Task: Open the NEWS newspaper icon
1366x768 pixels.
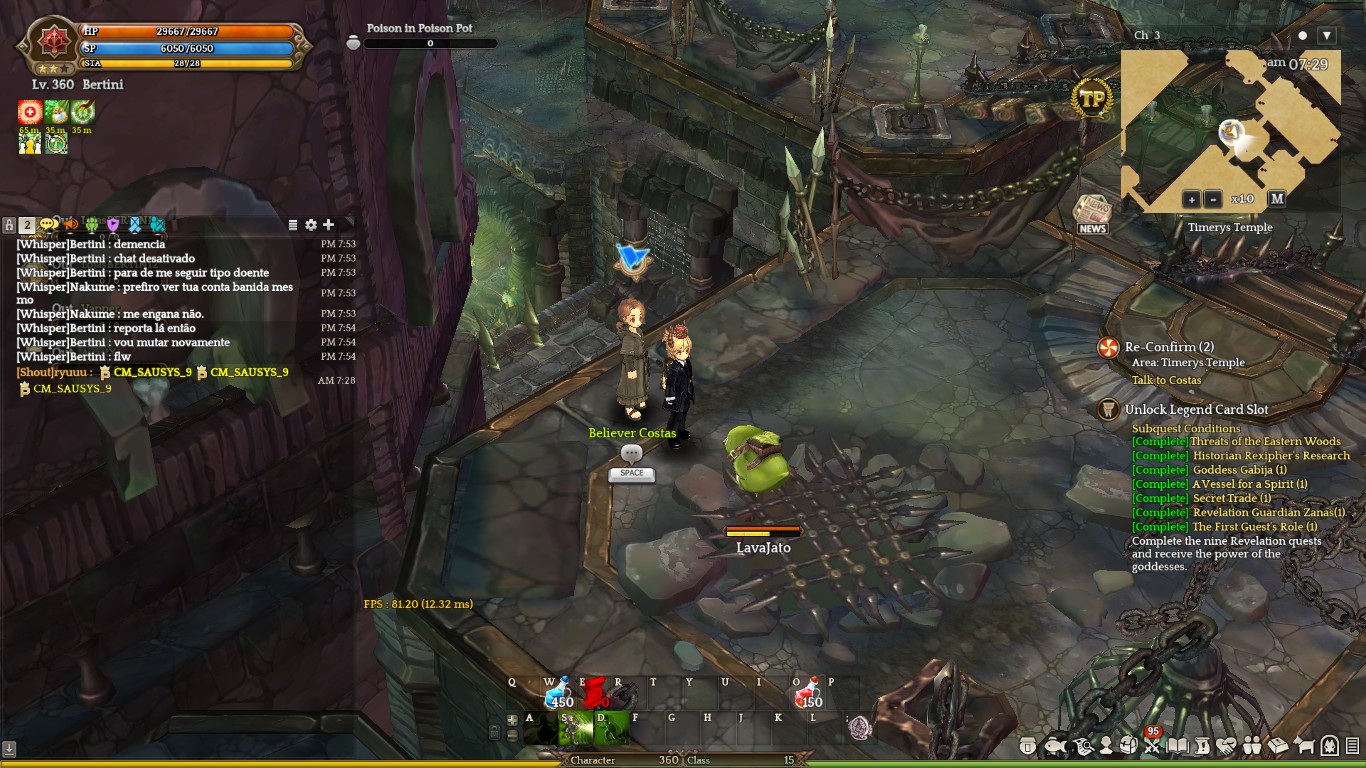Action: (x=1092, y=214)
